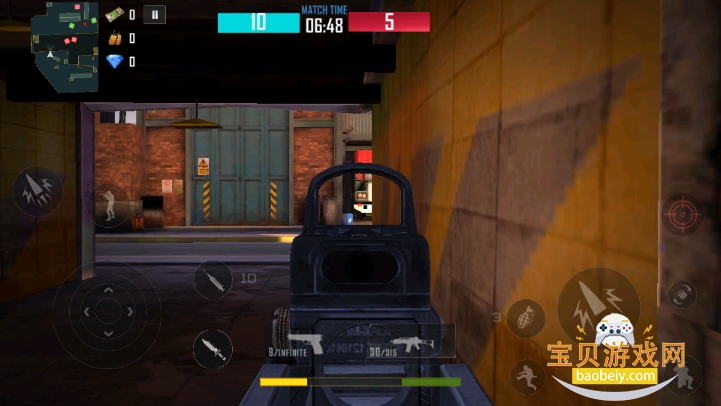
Task: Activate the spring jump button
Action: click(x=681, y=294)
